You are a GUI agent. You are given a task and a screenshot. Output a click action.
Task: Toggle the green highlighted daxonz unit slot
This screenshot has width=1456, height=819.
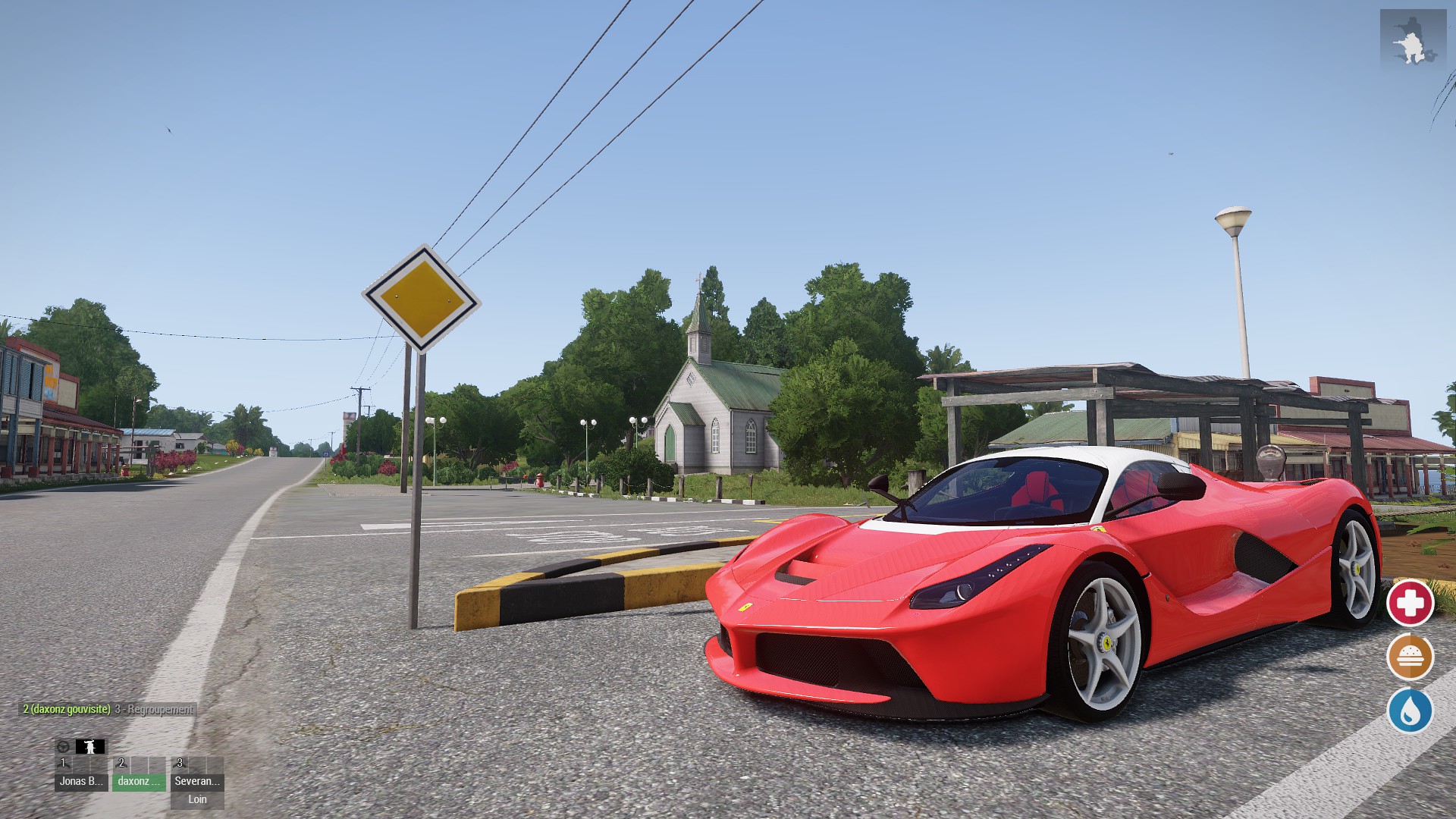pyautogui.click(x=139, y=782)
